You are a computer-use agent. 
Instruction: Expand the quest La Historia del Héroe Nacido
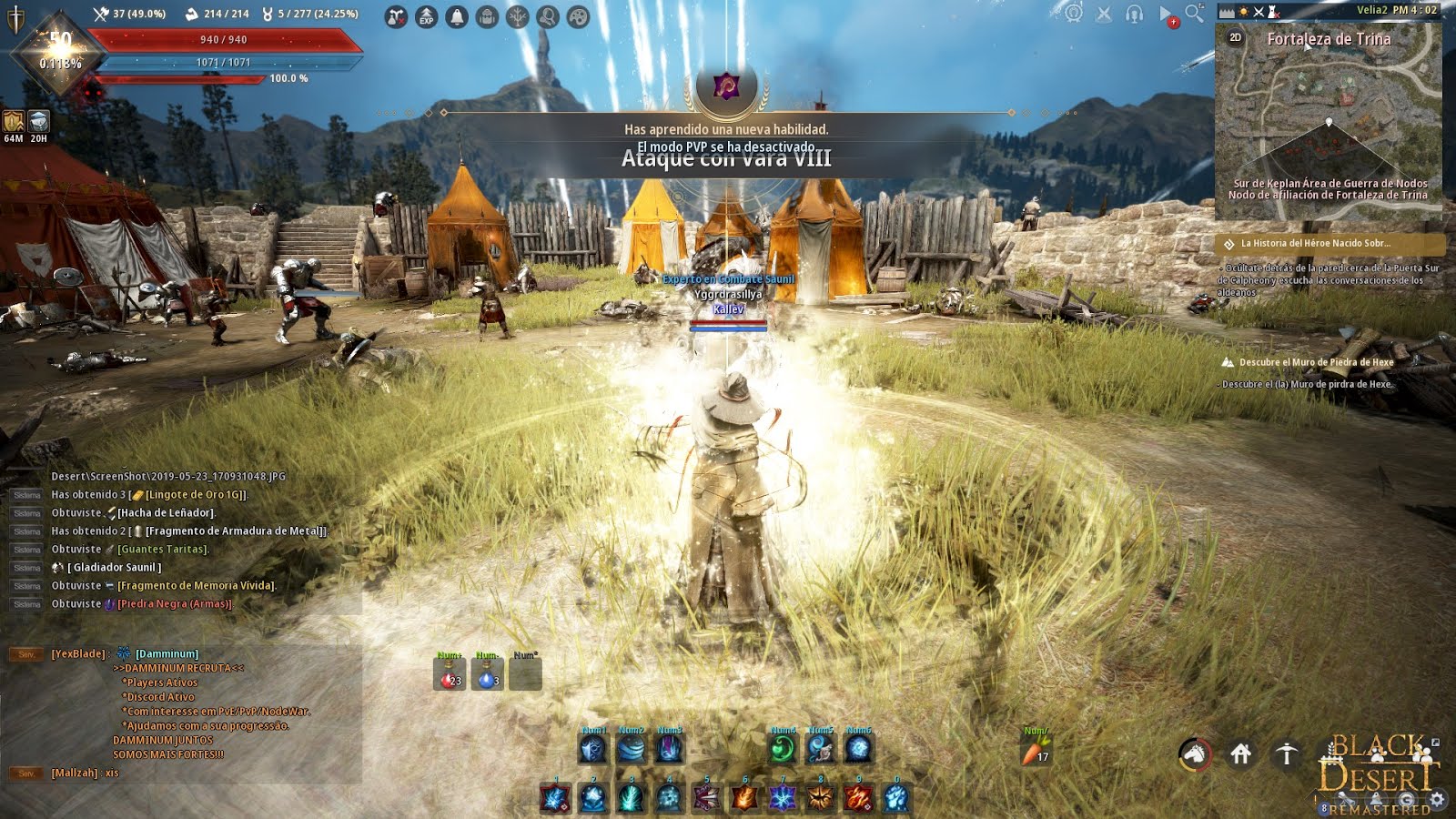tap(1316, 244)
